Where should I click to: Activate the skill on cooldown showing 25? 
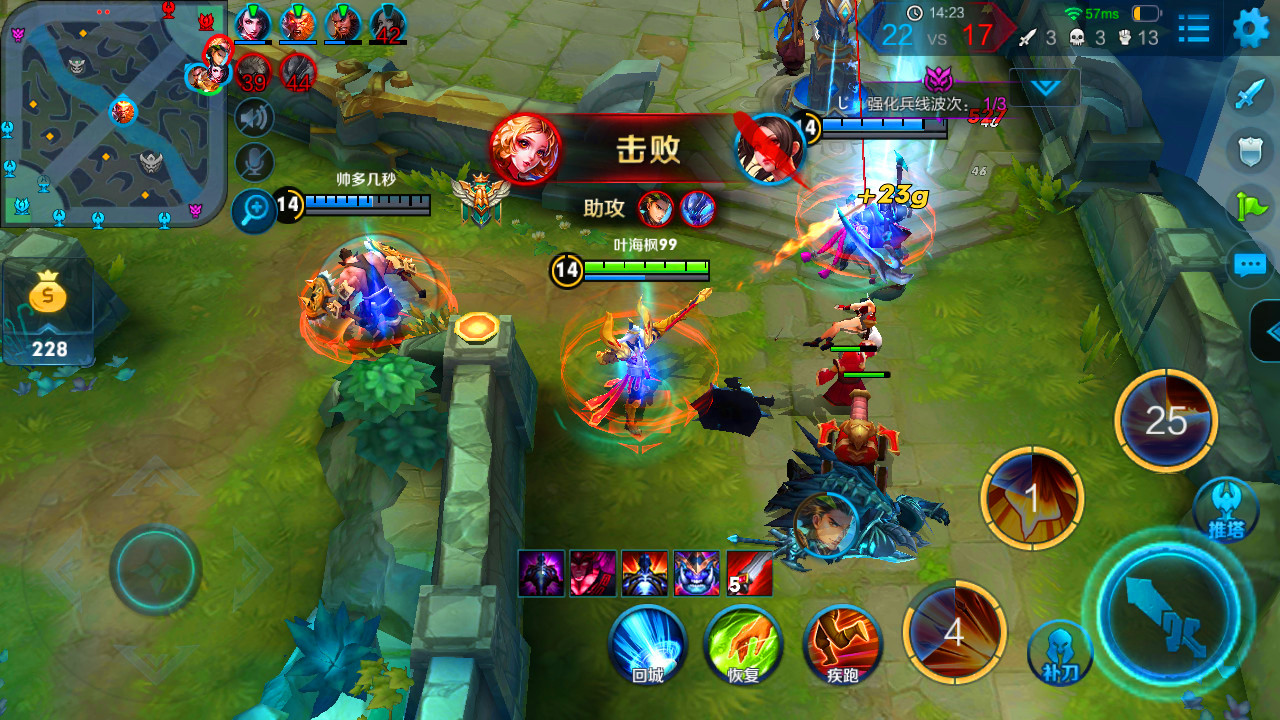tap(1166, 421)
